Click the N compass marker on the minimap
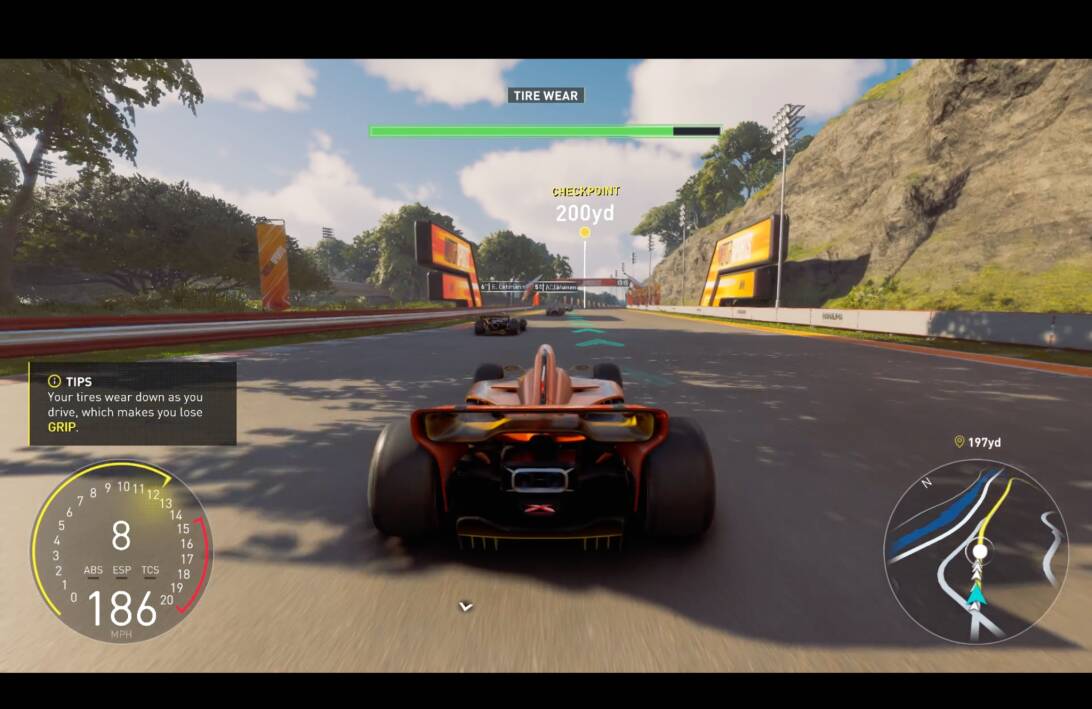The width and height of the screenshot is (1092, 709). pos(926,483)
